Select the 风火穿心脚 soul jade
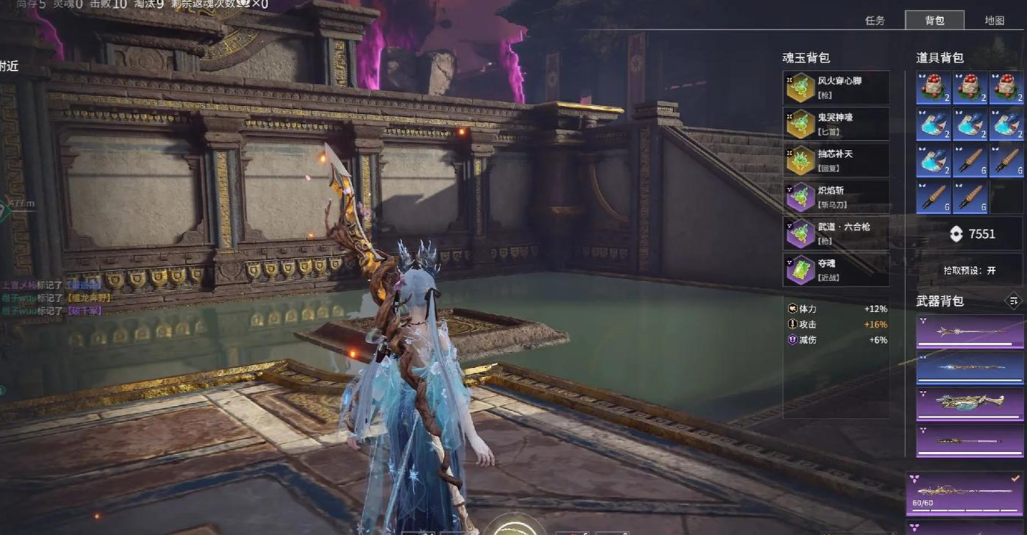Image resolution: width=1027 pixels, height=535 pixels. pos(836,87)
